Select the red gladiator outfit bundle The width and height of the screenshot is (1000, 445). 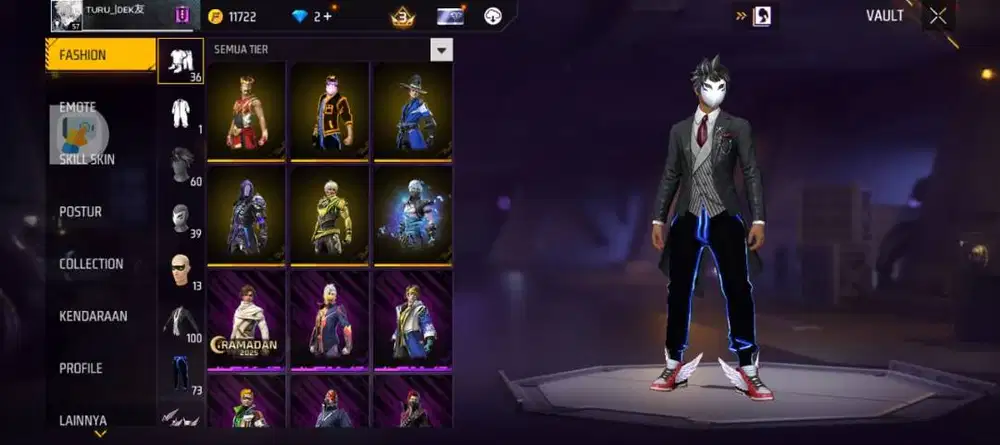tap(246, 110)
